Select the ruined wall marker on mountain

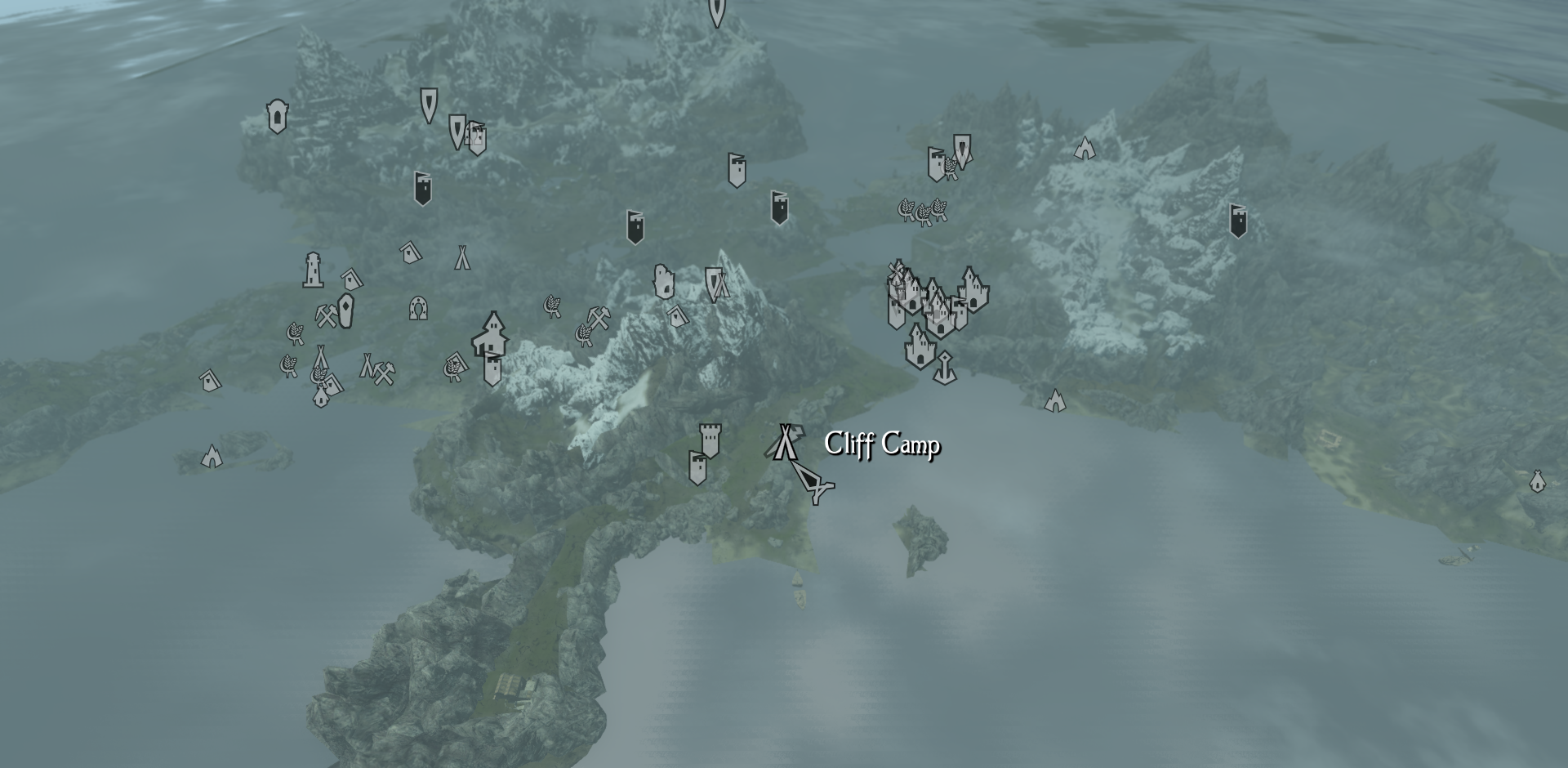click(x=662, y=281)
